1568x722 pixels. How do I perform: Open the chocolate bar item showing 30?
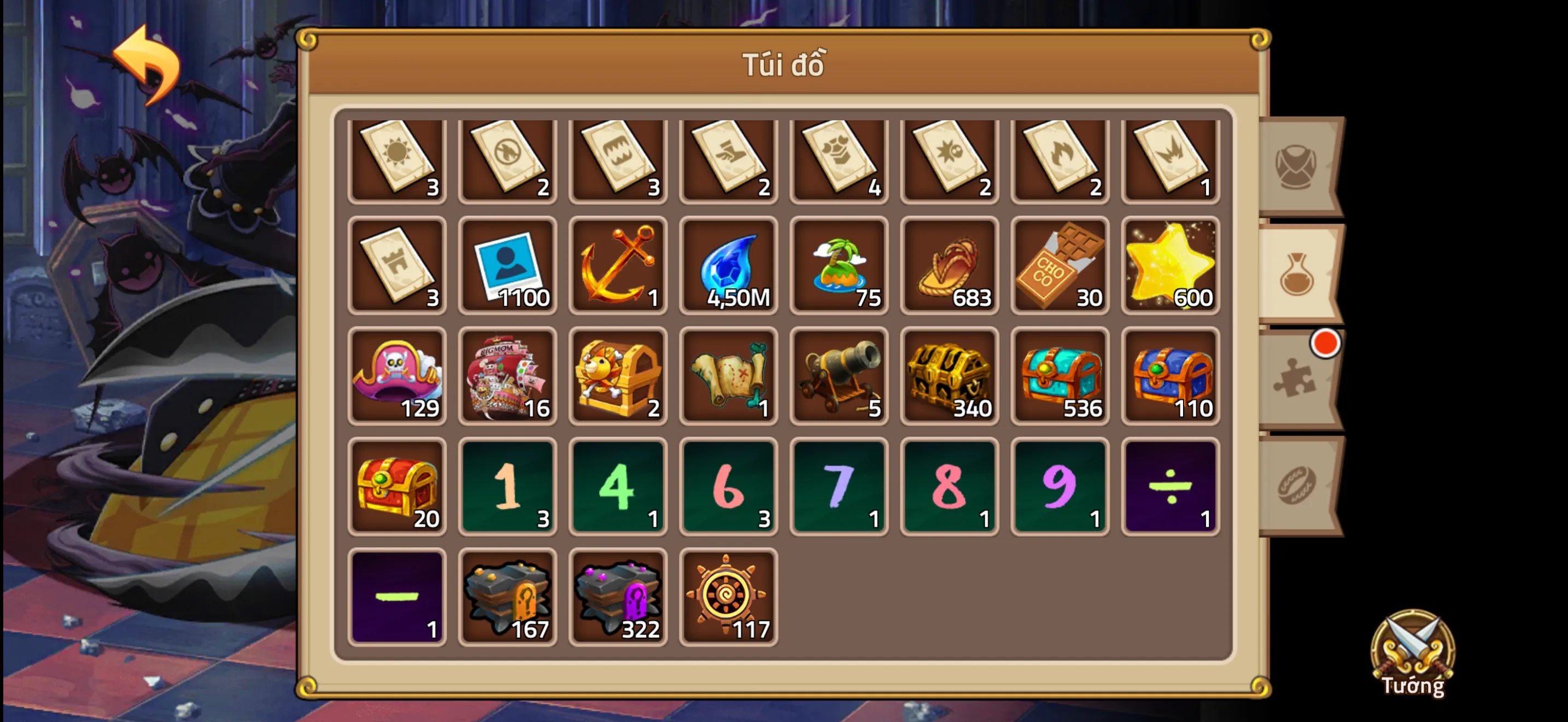pyautogui.click(x=1060, y=266)
